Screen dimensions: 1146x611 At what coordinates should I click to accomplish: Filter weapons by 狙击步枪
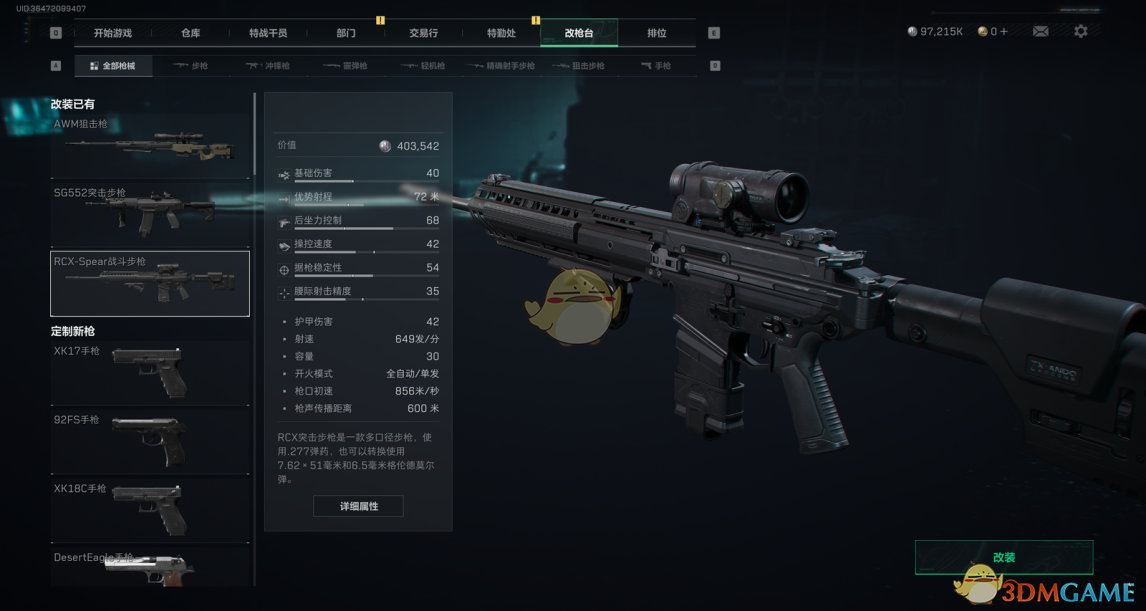pos(588,66)
